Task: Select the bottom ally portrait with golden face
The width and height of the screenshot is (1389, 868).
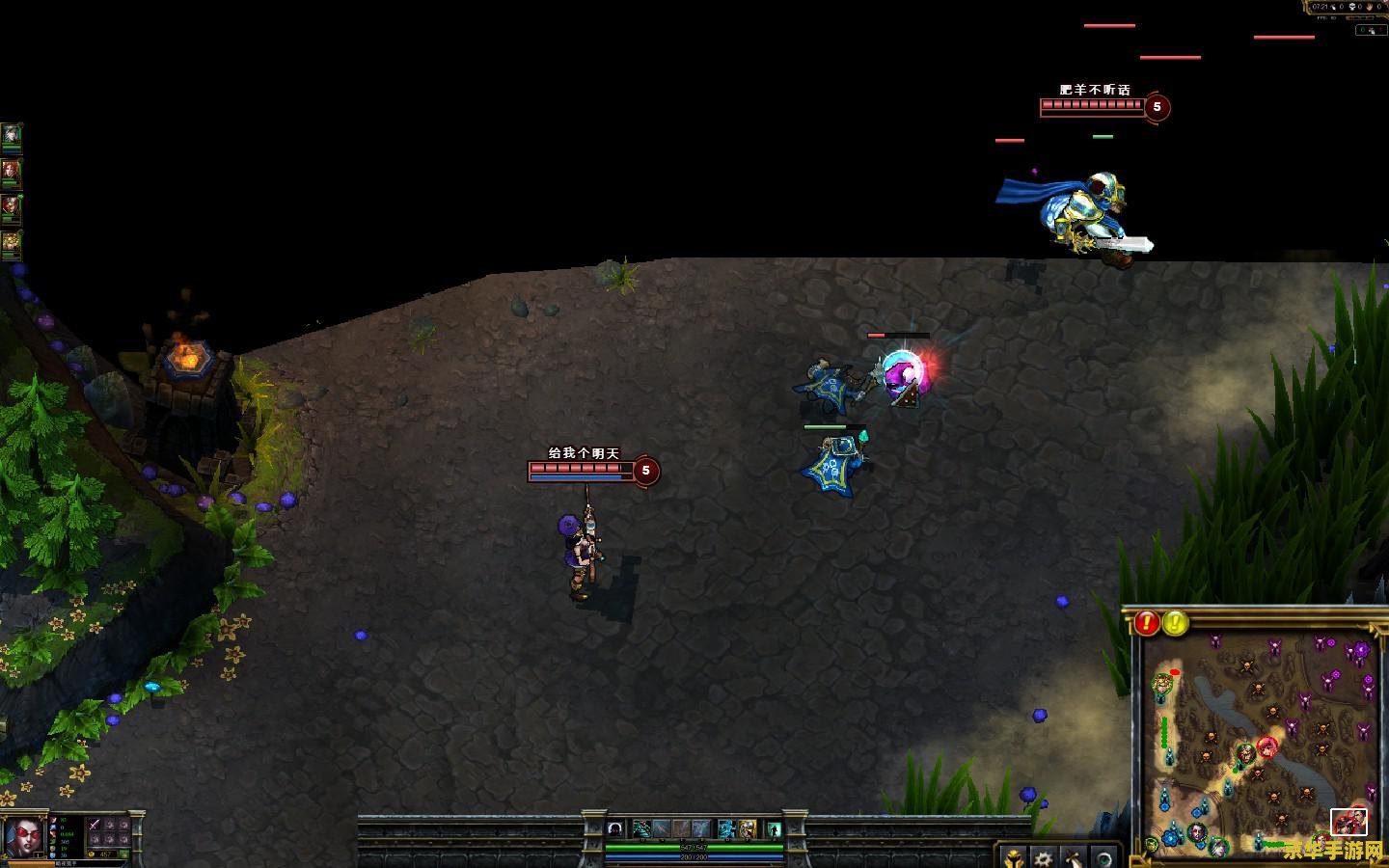Action: point(11,243)
